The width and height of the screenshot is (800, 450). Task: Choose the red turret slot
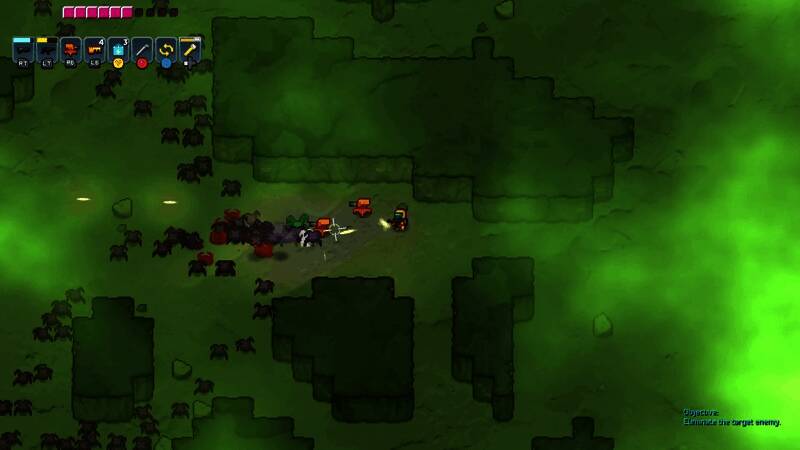point(70,48)
